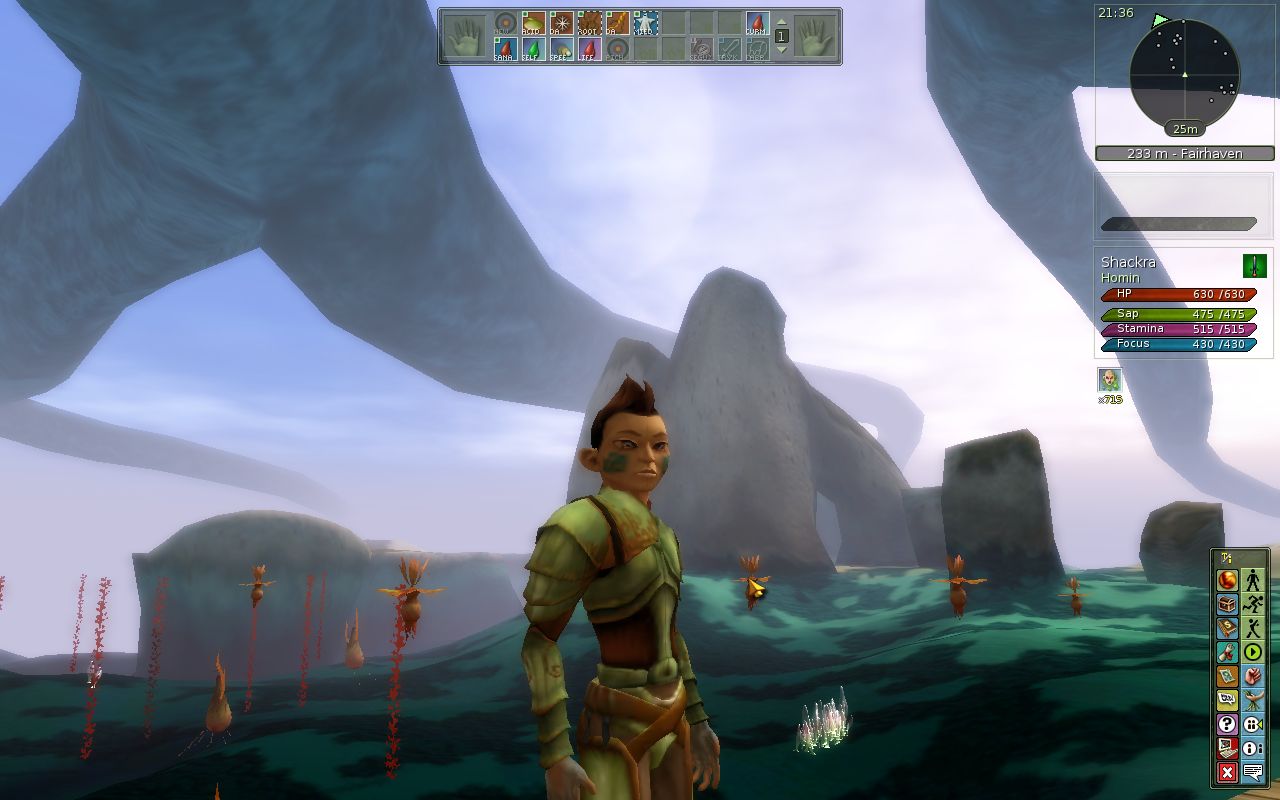Click the circular radar minimap
The width and height of the screenshot is (1280, 800).
(1184, 74)
